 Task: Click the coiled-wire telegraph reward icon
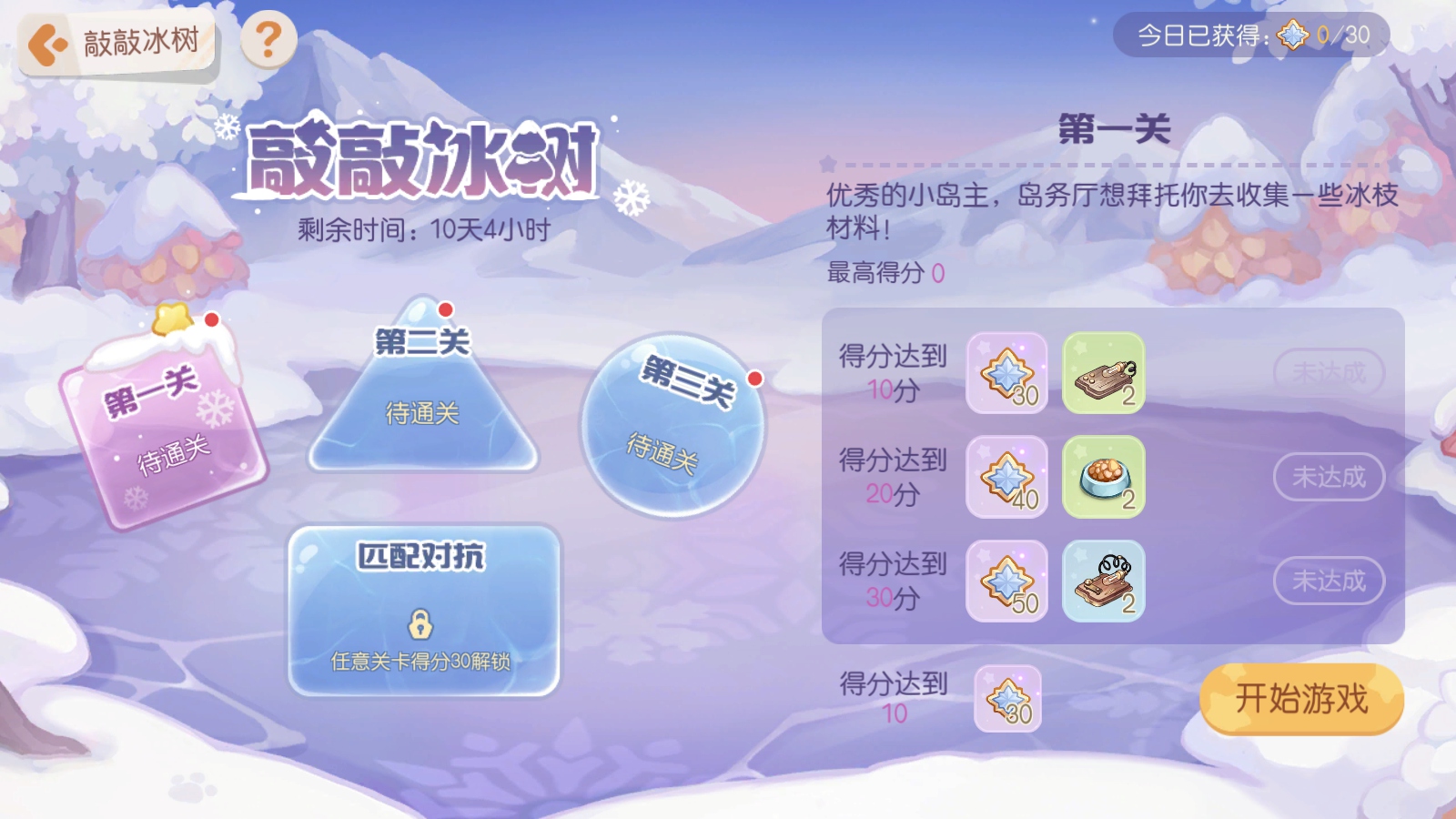point(1103,581)
